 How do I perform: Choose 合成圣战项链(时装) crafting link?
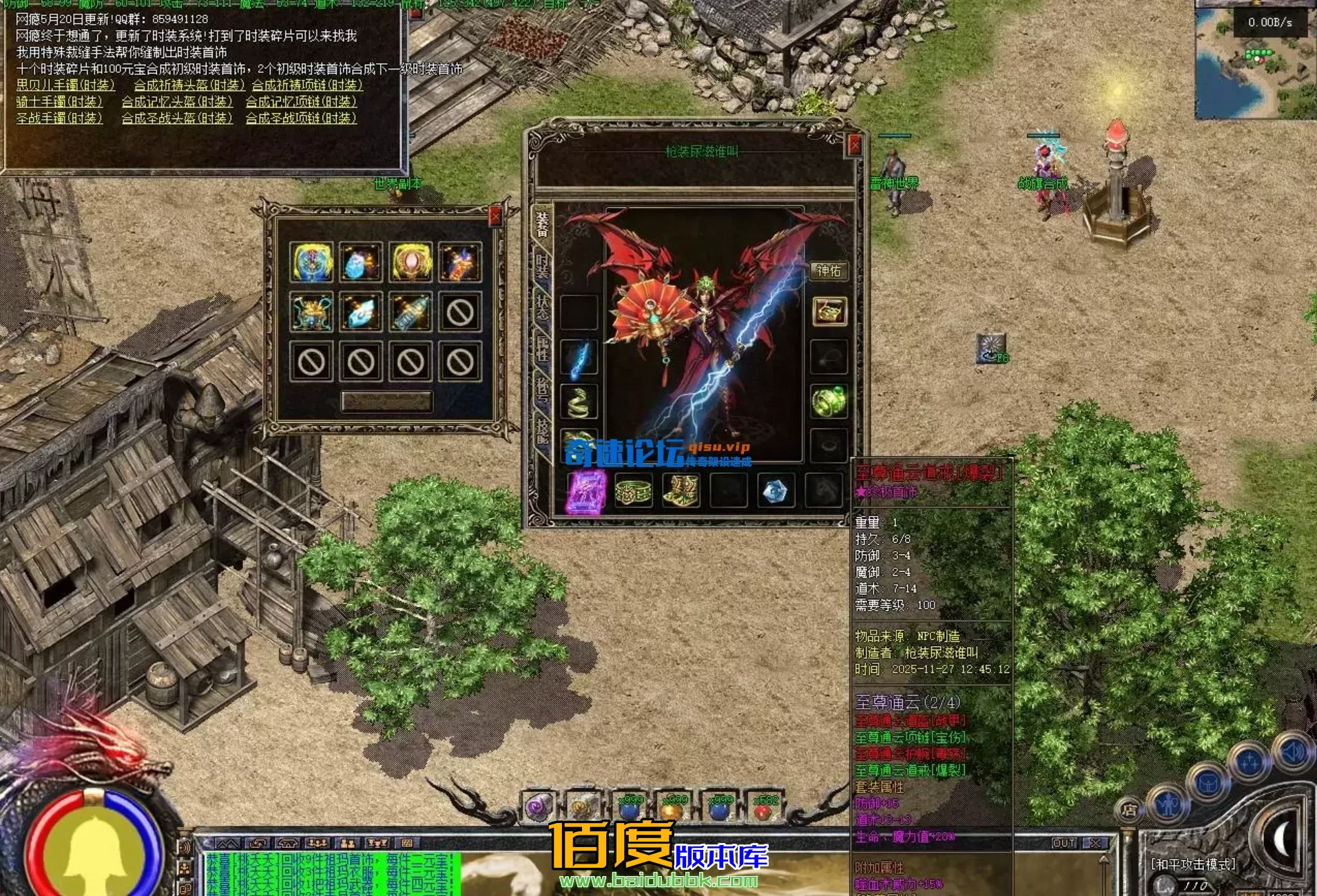301,118
